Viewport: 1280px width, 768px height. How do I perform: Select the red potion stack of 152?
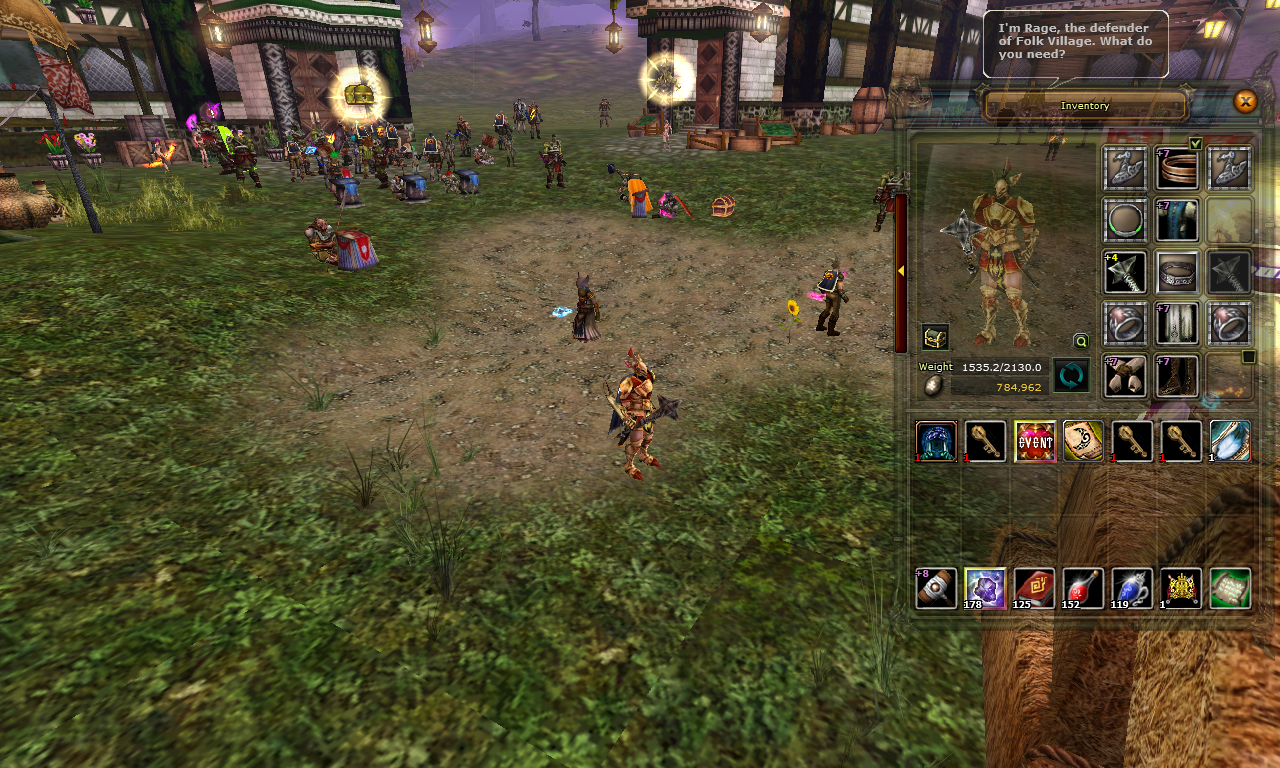click(x=1083, y=588)
